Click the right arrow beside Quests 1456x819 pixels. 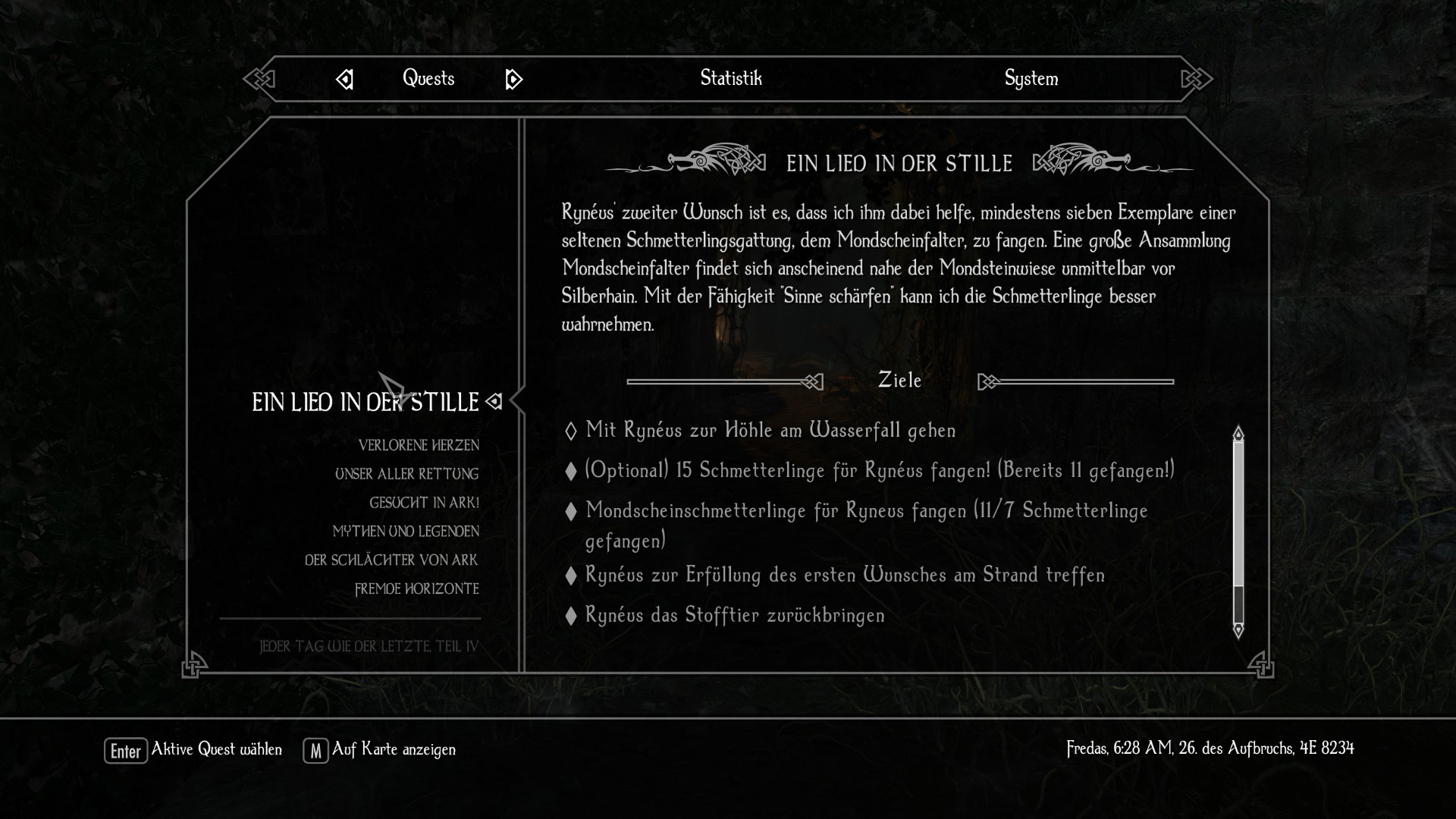[x=513, y=79]
